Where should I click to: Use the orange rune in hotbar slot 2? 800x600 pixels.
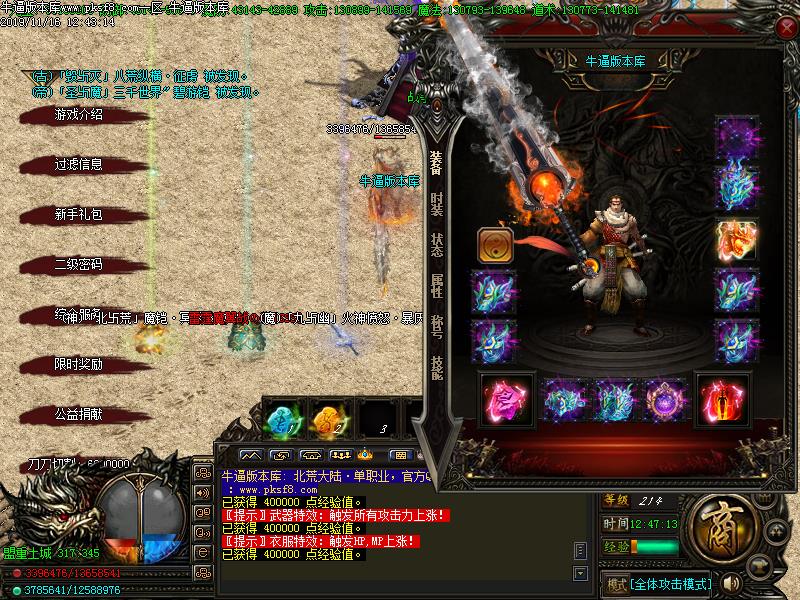tap(328, 418)
